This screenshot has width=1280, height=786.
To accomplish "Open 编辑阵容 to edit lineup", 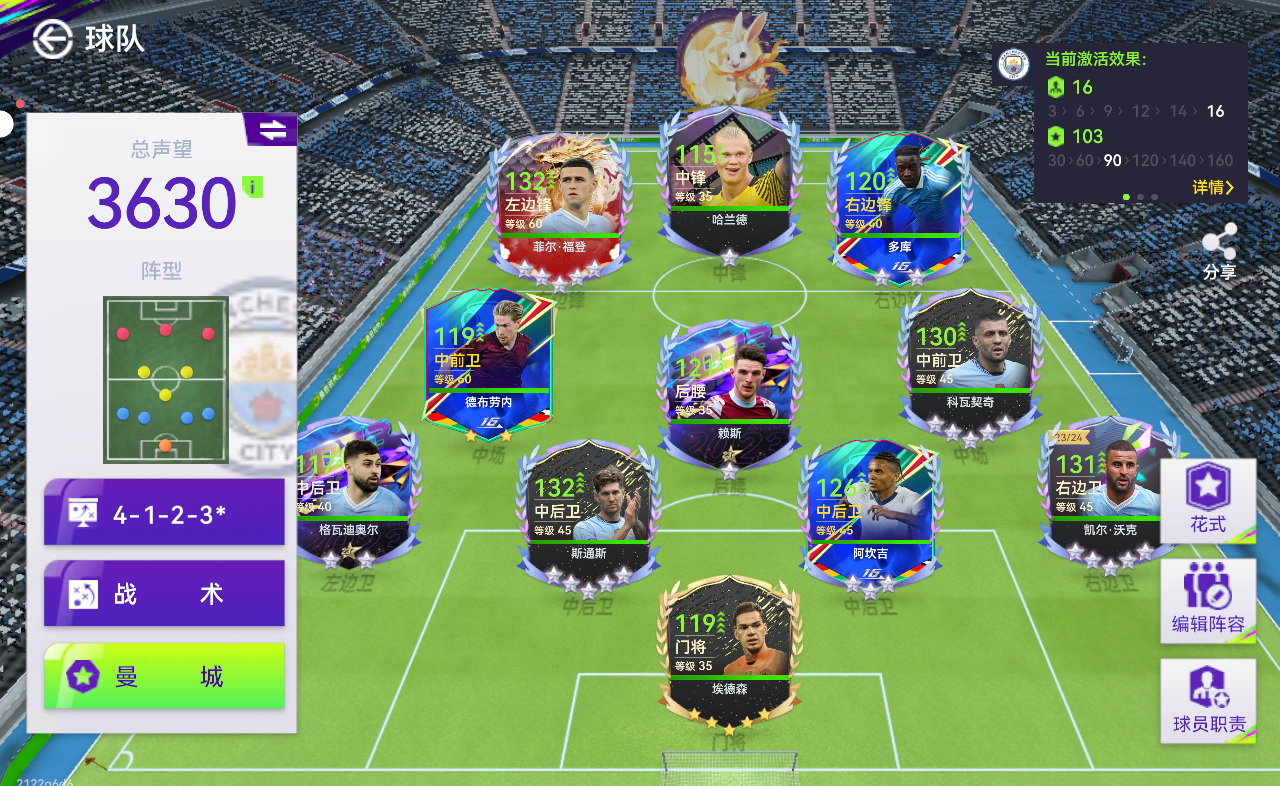I will click(x=1207, y=600).
